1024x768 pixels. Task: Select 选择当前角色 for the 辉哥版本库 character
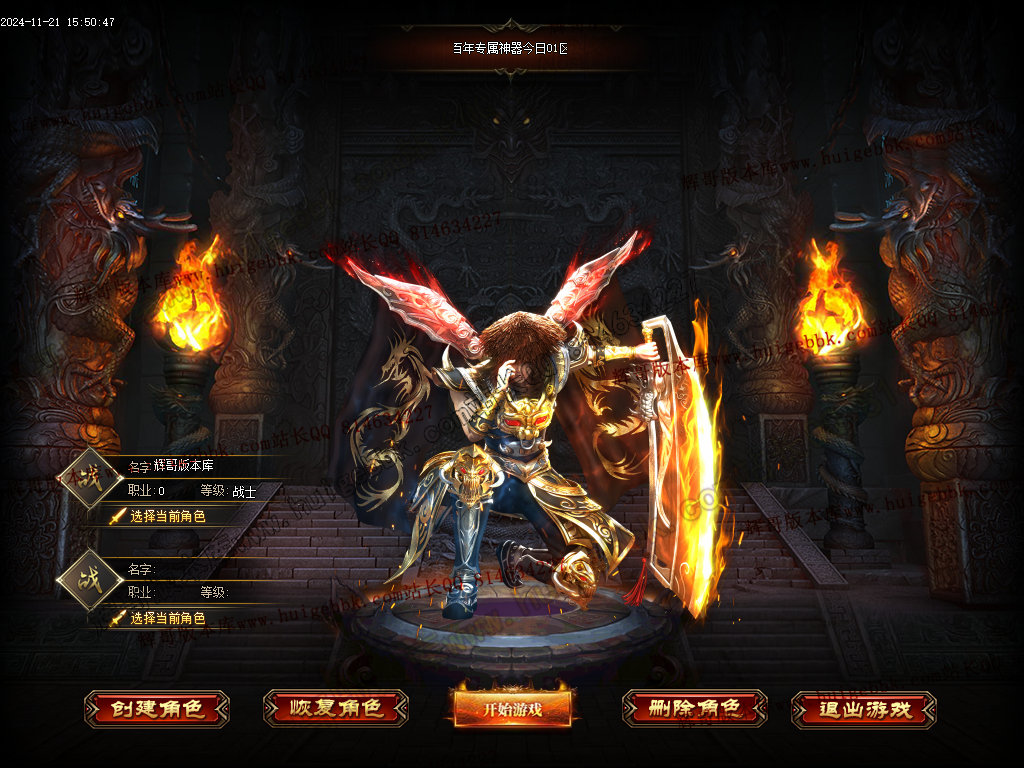tap(167, 516)
